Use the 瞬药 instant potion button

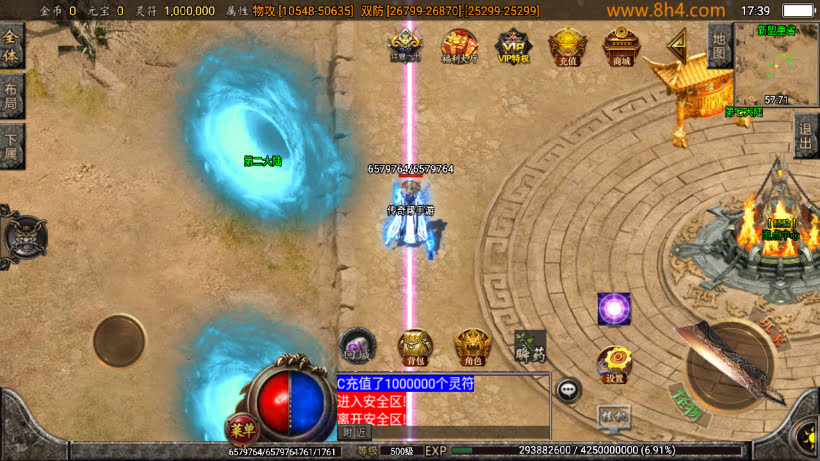(x=530, y=346)
